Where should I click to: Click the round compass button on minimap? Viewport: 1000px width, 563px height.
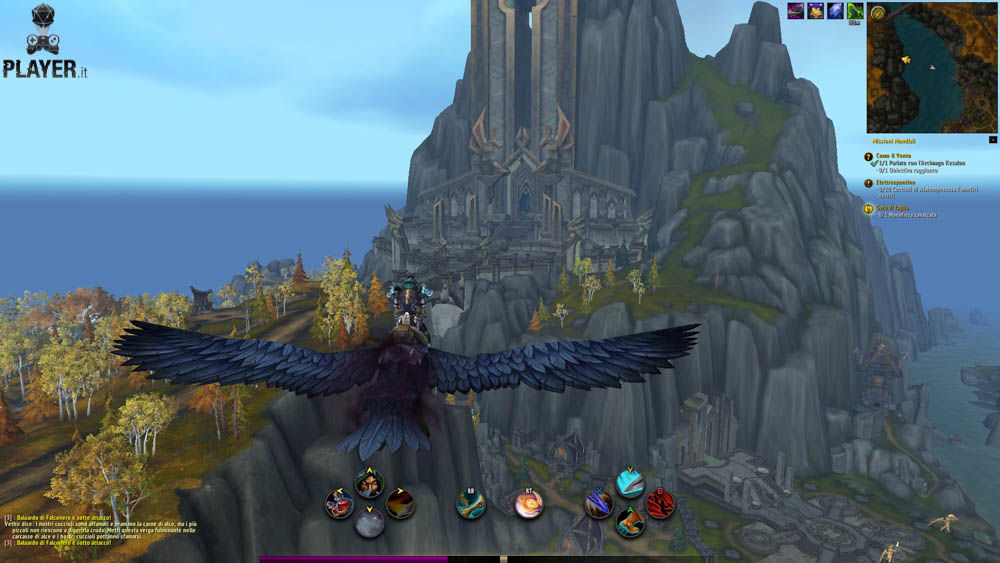click(877, 13)
